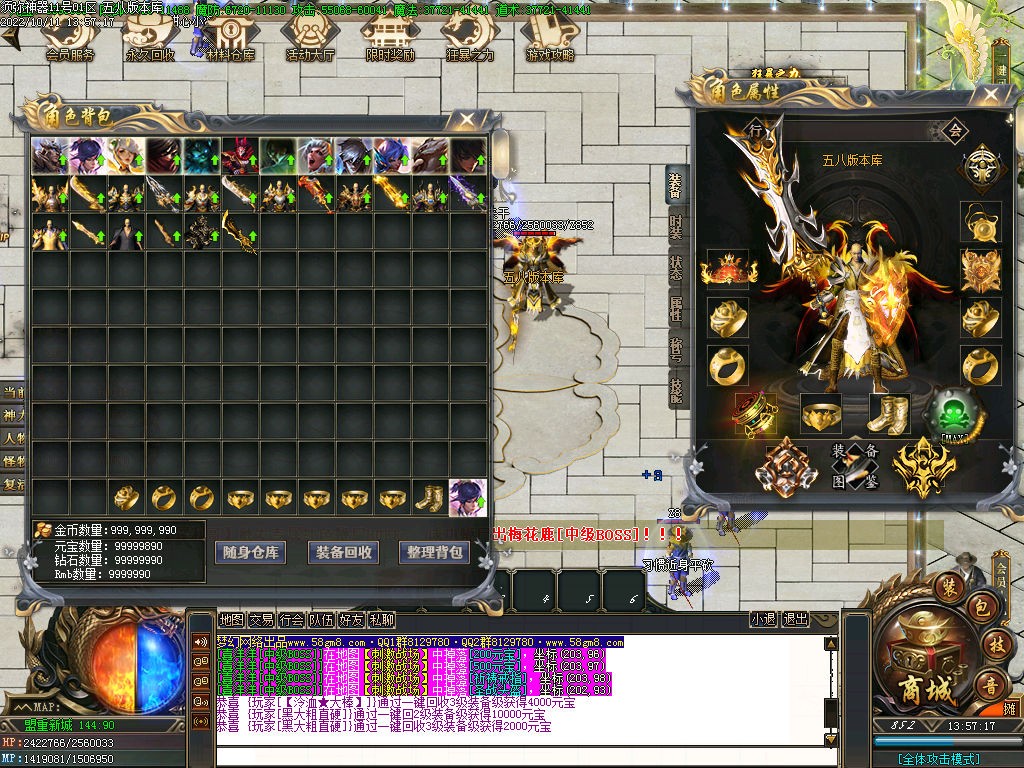Click the 退出 exit button
Image resolution: width=1024 pixels, height=768 pixels.
794,620
